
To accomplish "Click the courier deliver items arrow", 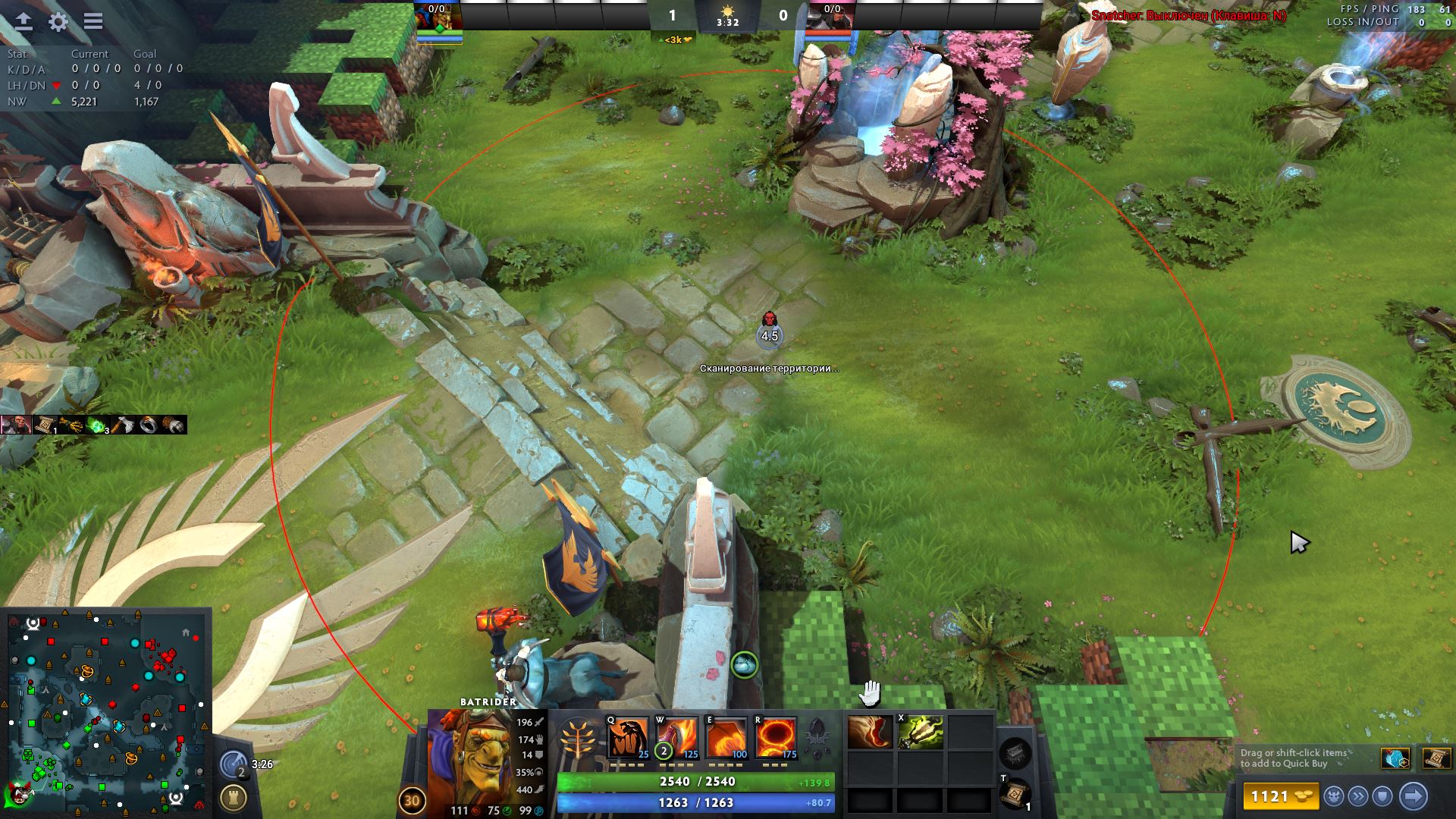I will tap(1414, 796).
